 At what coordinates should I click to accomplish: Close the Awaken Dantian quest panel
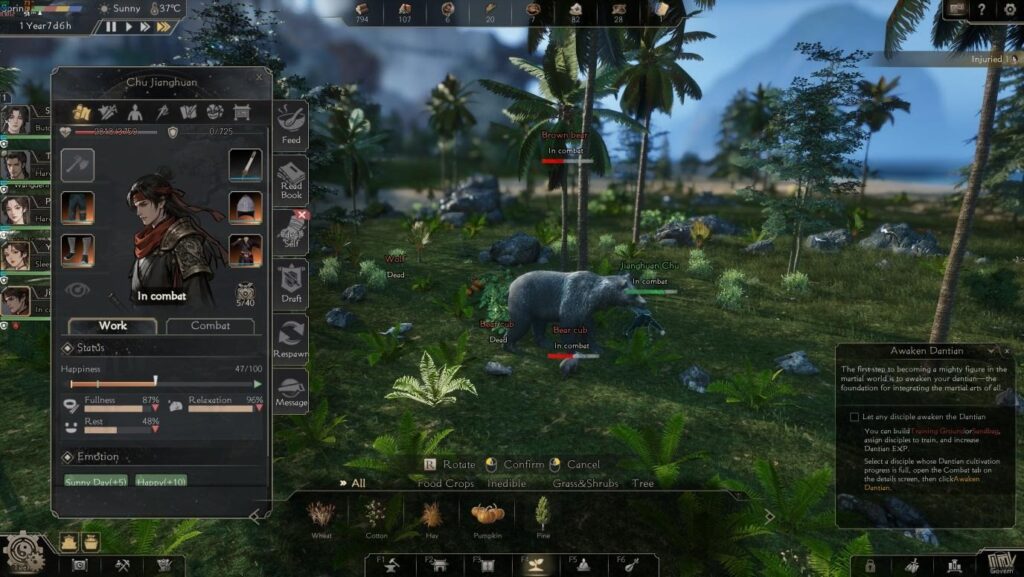(1006, 351)
